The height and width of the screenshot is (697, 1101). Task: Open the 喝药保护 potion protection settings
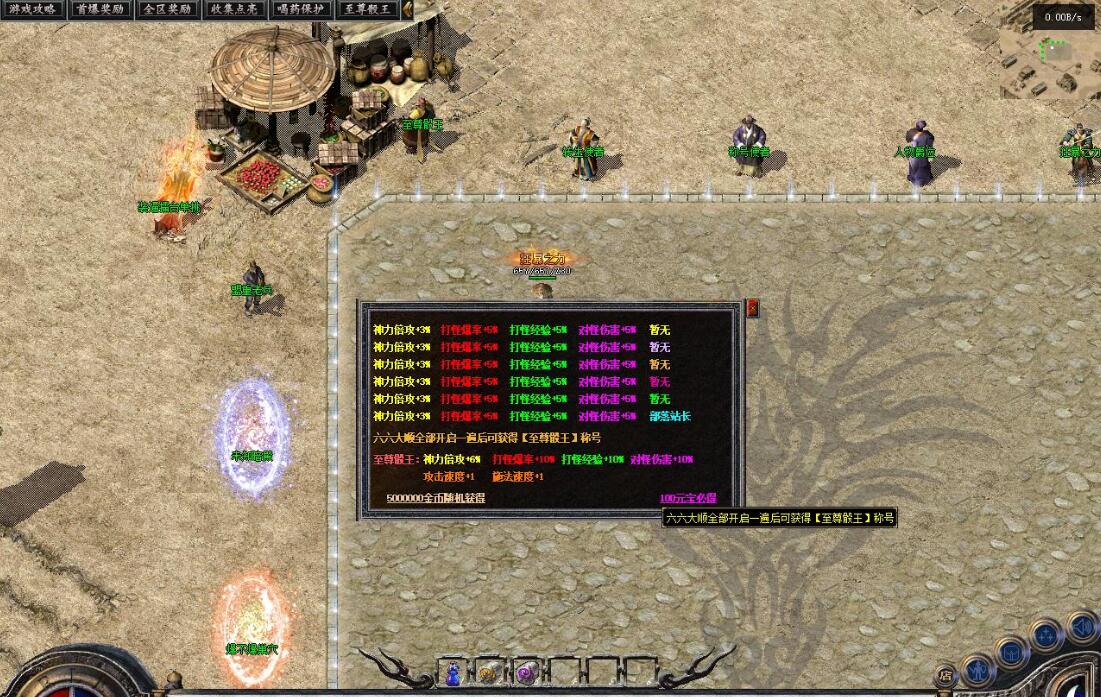301,10
